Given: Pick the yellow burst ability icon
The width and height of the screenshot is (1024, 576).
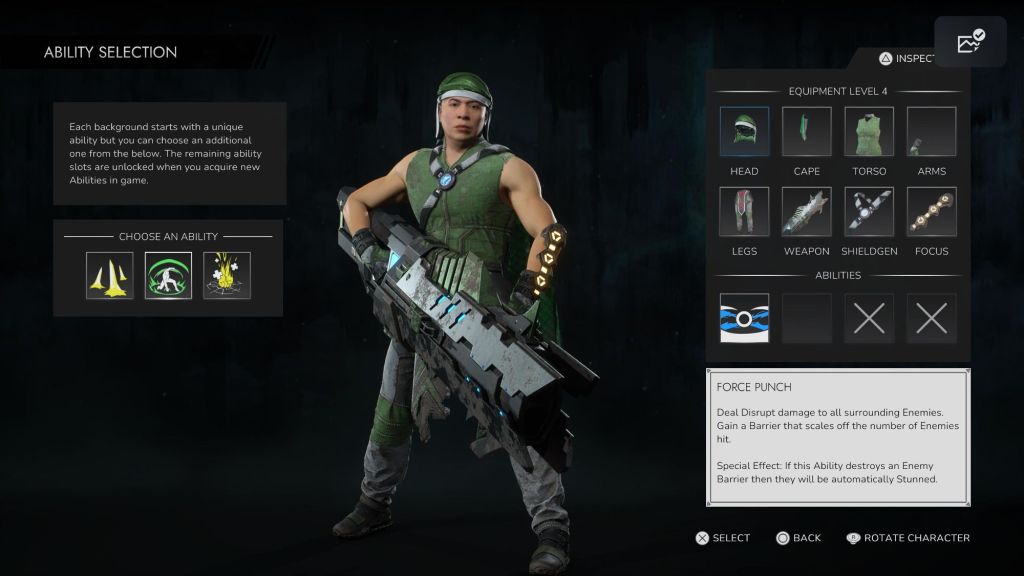Looking at the screenshot, I should (x=227, y=276).
